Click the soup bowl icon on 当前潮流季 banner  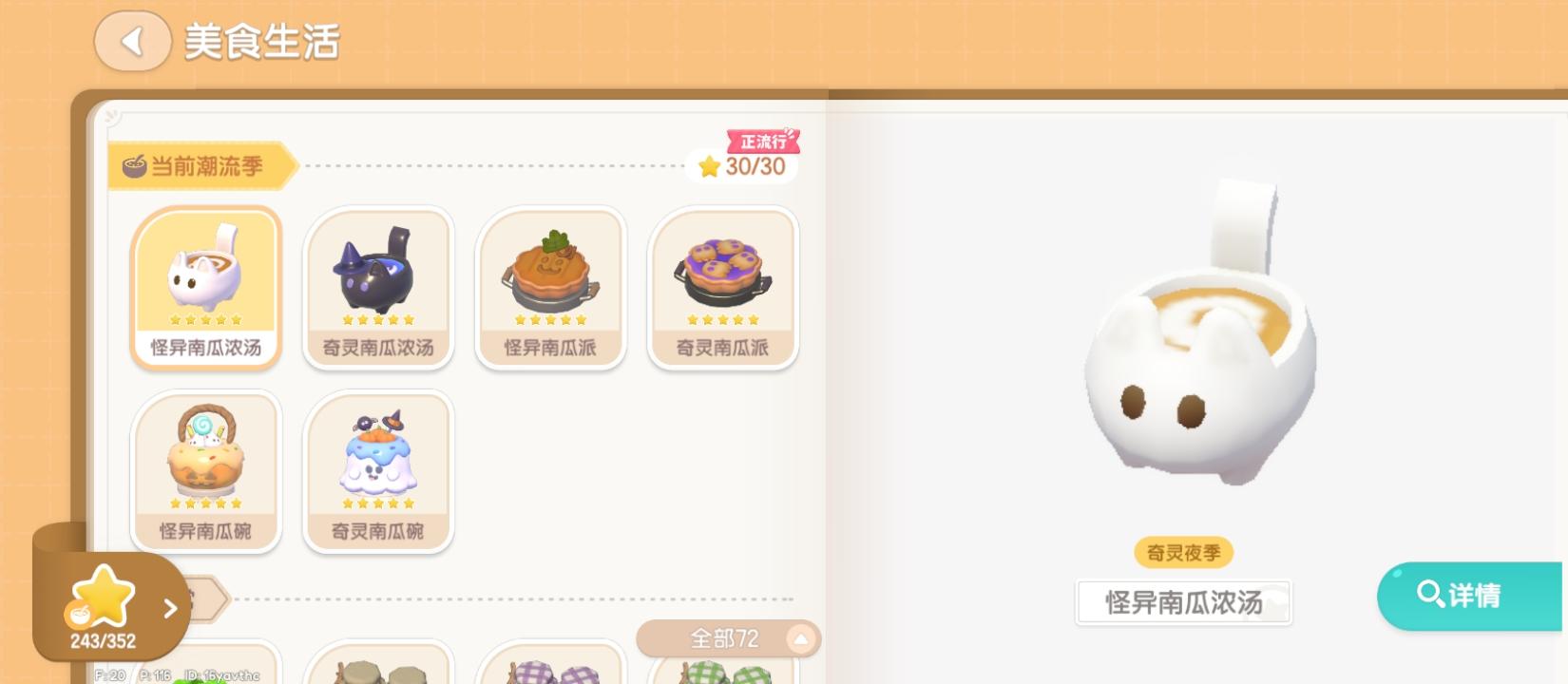[x=132, y=164]
